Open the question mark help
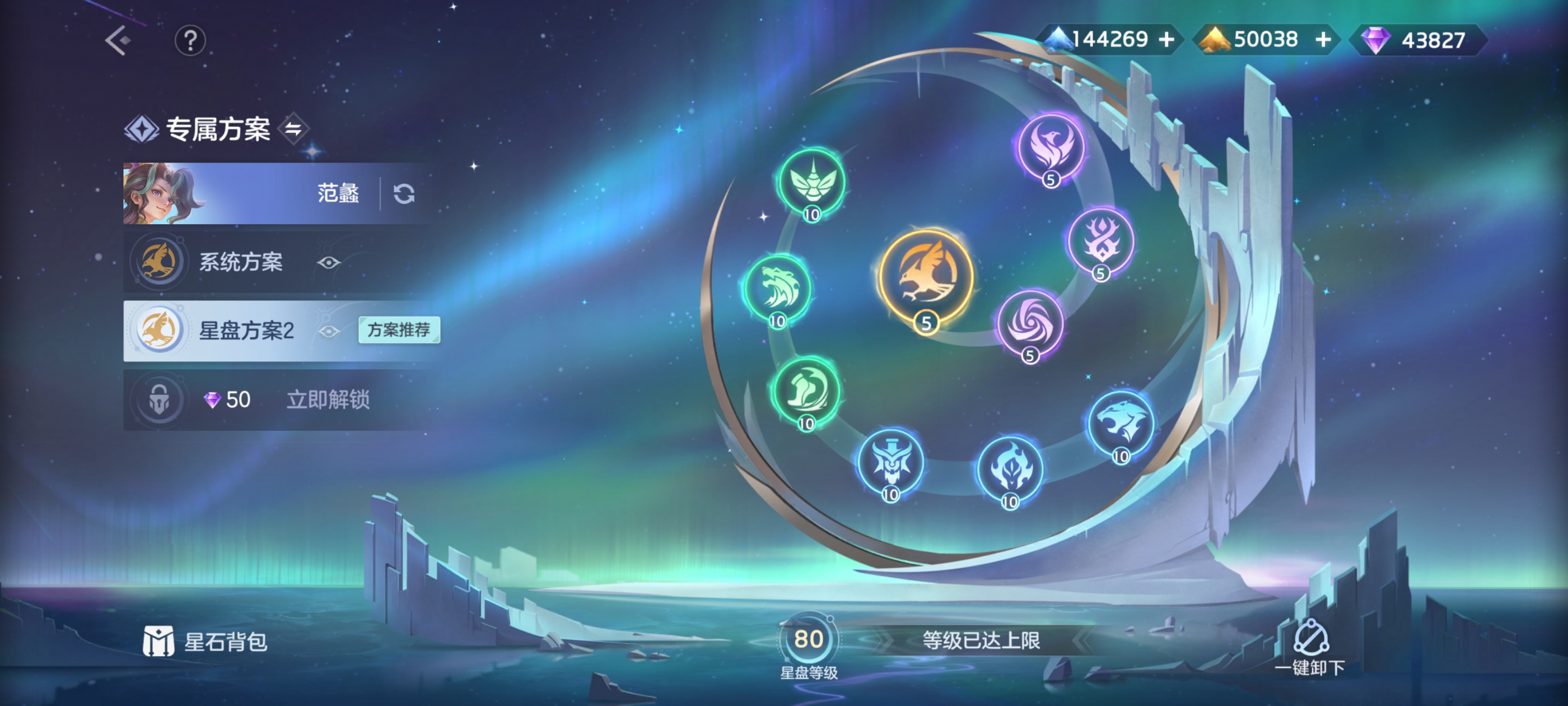 (x=190, y=41)
